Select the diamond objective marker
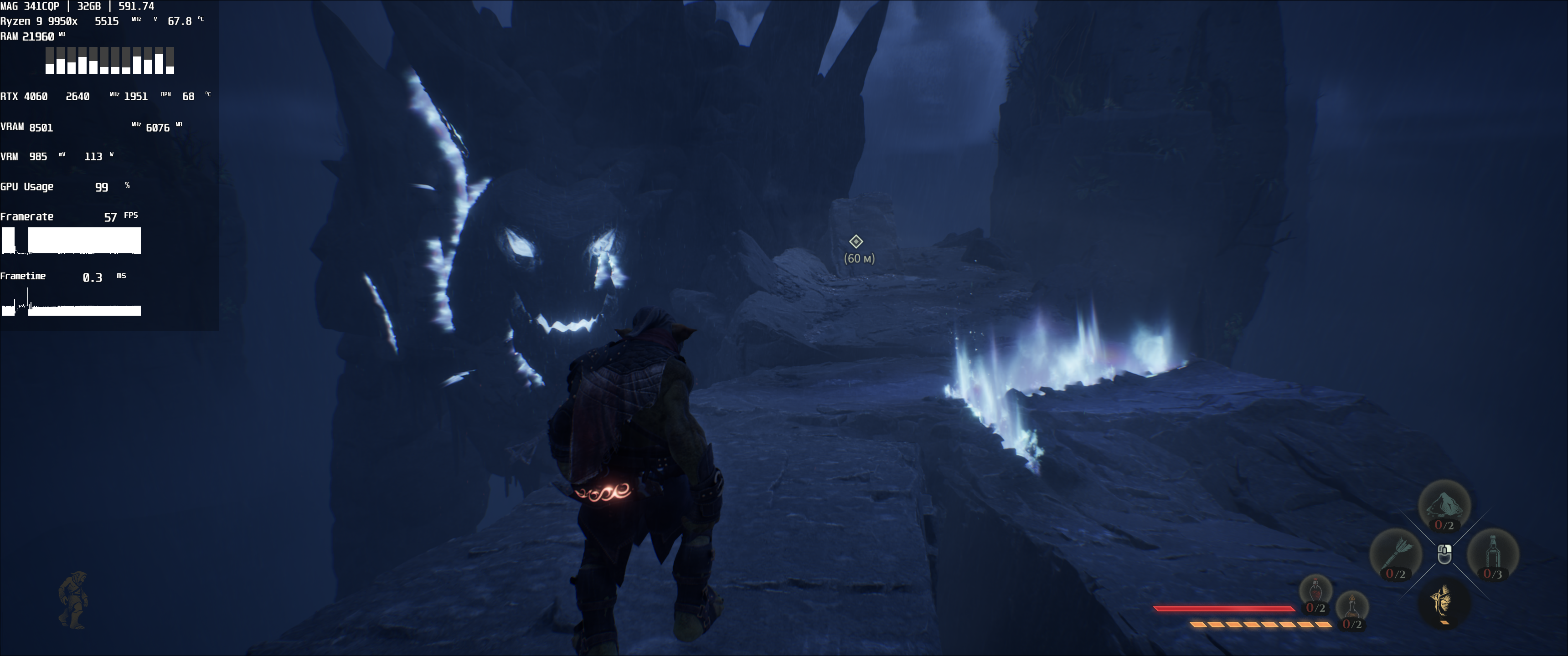The height and width of the screenshot is (656, 1568). coord(856,241)
